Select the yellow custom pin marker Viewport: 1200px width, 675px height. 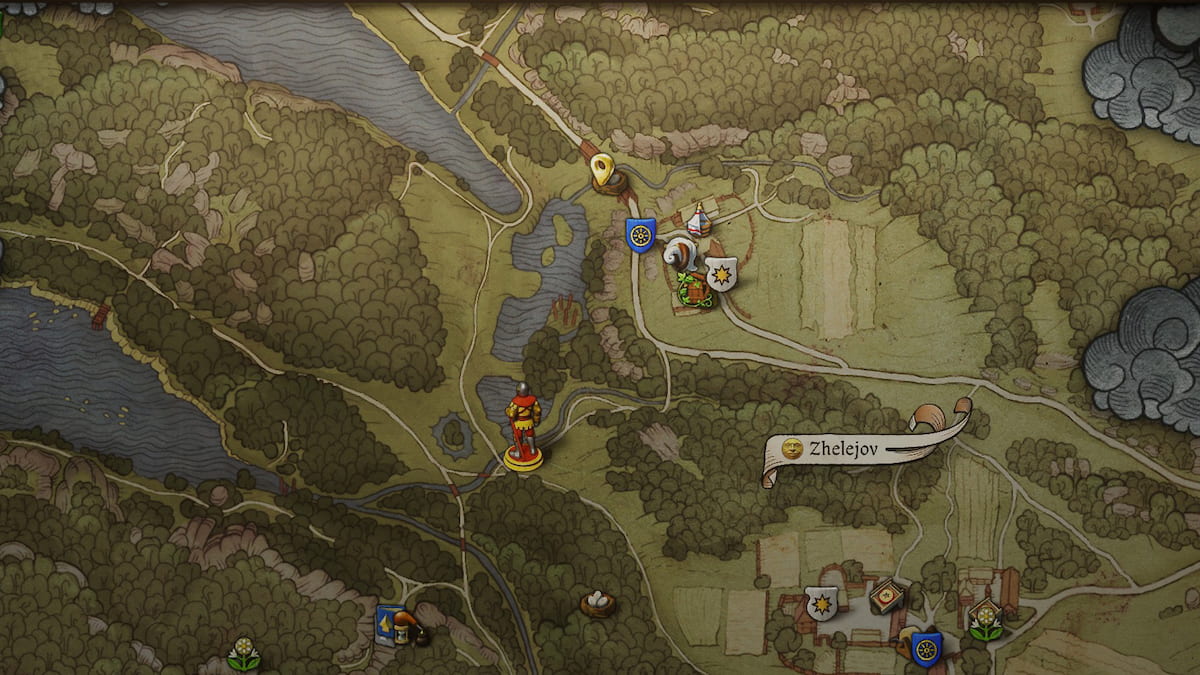point(602,170)
